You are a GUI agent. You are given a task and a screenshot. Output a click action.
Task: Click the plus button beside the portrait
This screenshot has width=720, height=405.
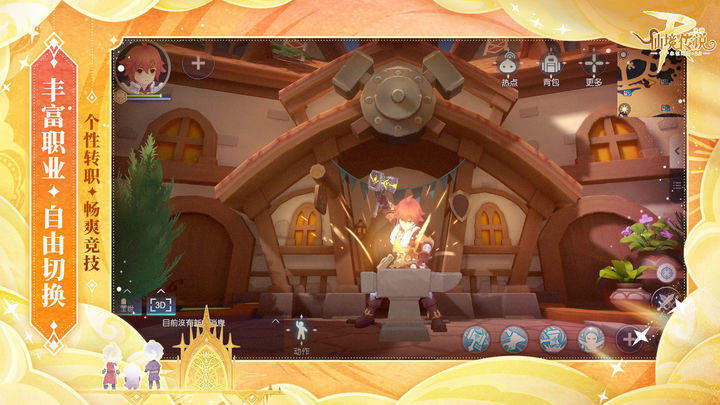pyautogui.click(x=197, y=64)
